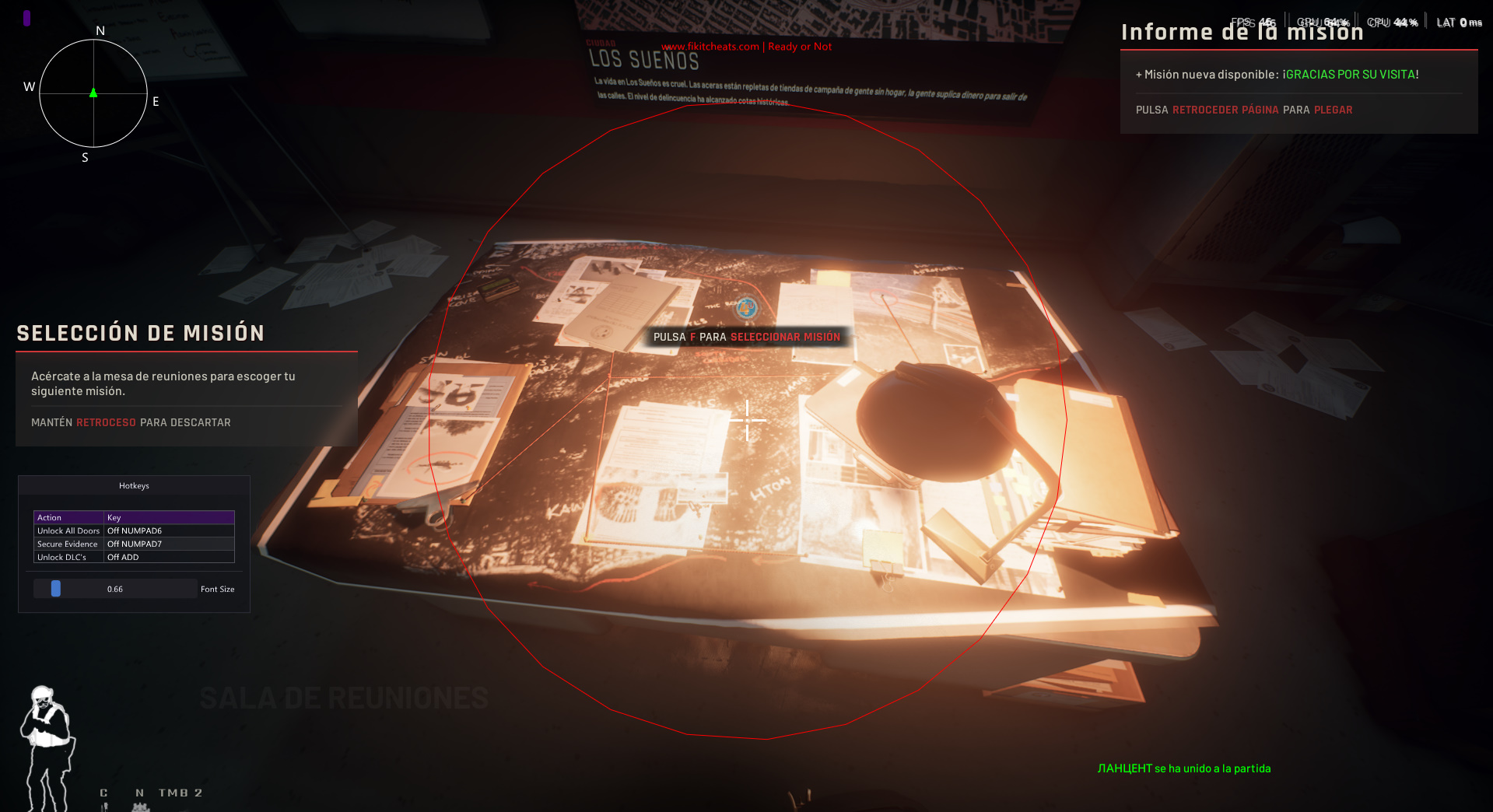Click the SELECCIÓN DE MISIÓN header

tap(140, 333)
